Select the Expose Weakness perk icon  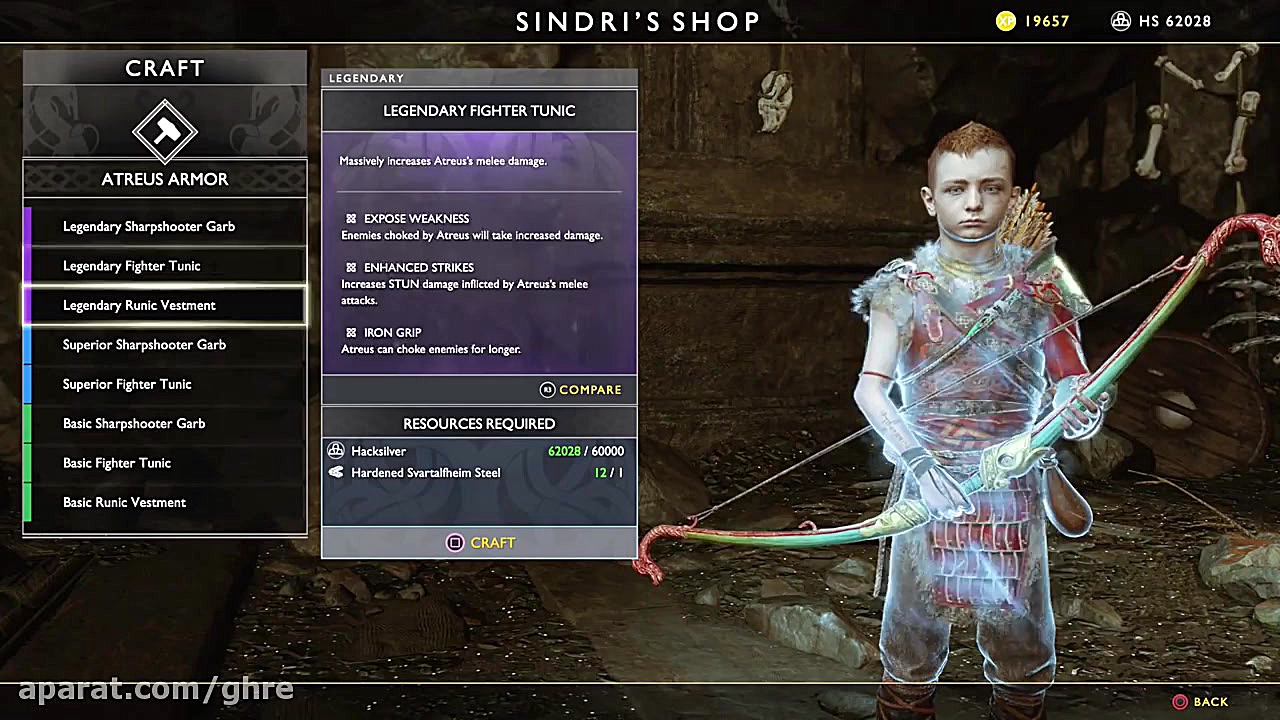click(350, 218)
